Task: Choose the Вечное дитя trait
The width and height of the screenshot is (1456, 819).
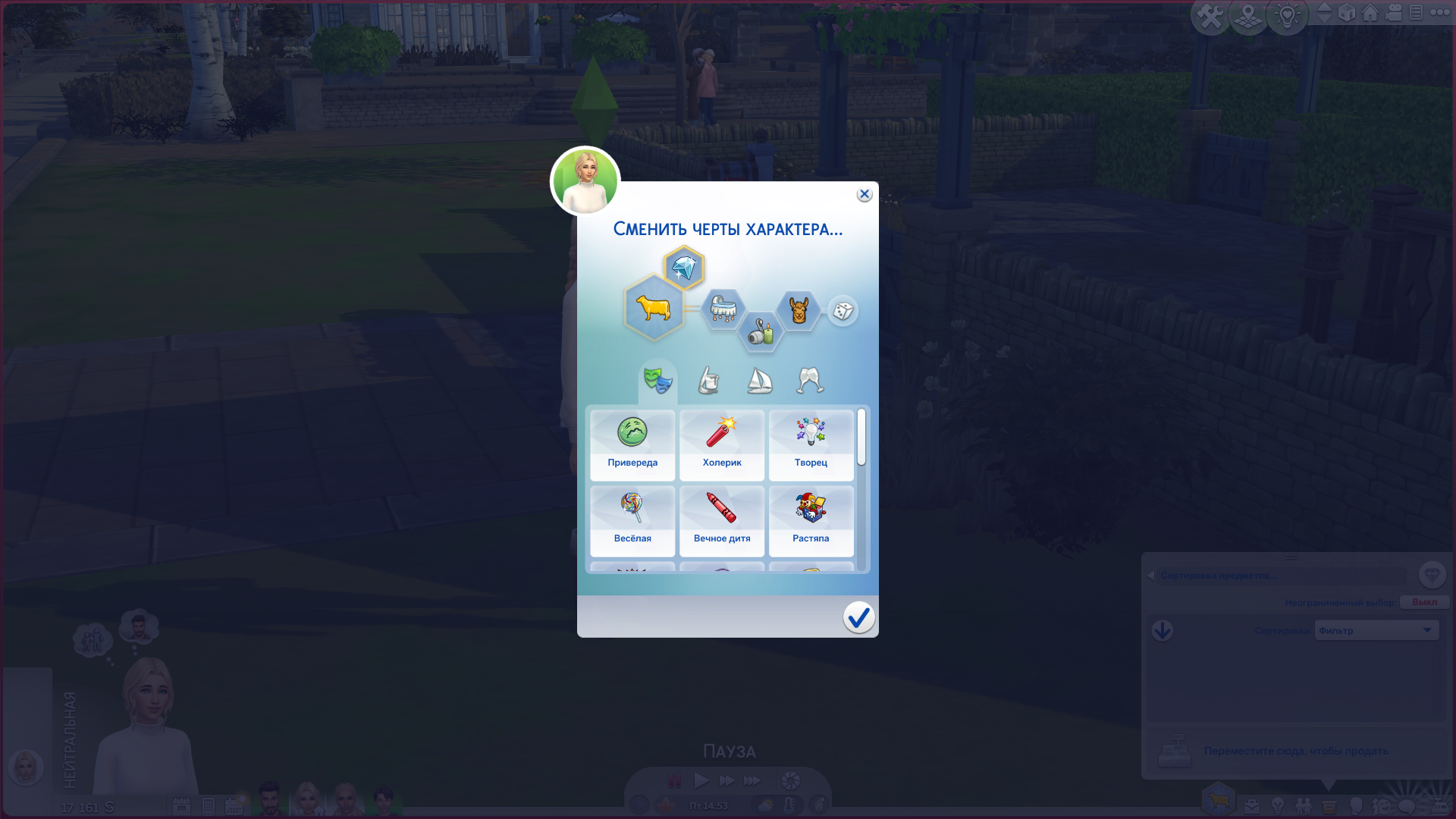Action: tap(722, 521)
